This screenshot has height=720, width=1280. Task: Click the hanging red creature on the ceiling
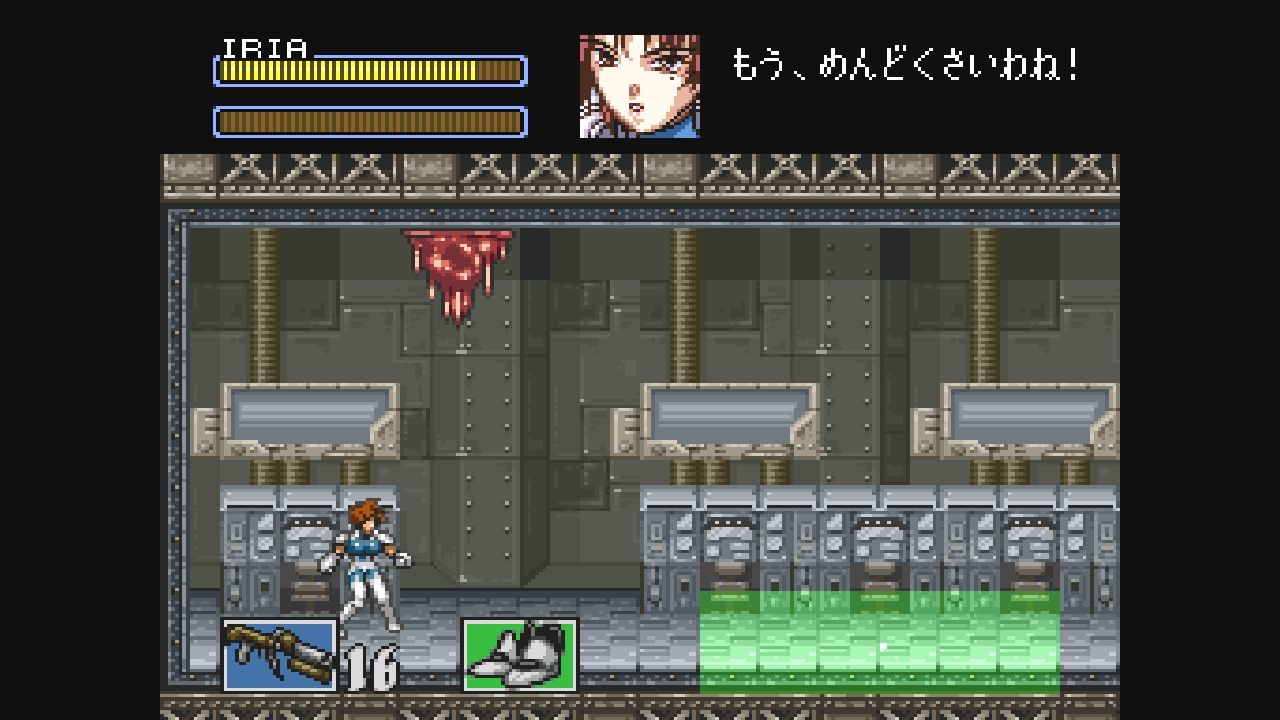click(455, 270)
